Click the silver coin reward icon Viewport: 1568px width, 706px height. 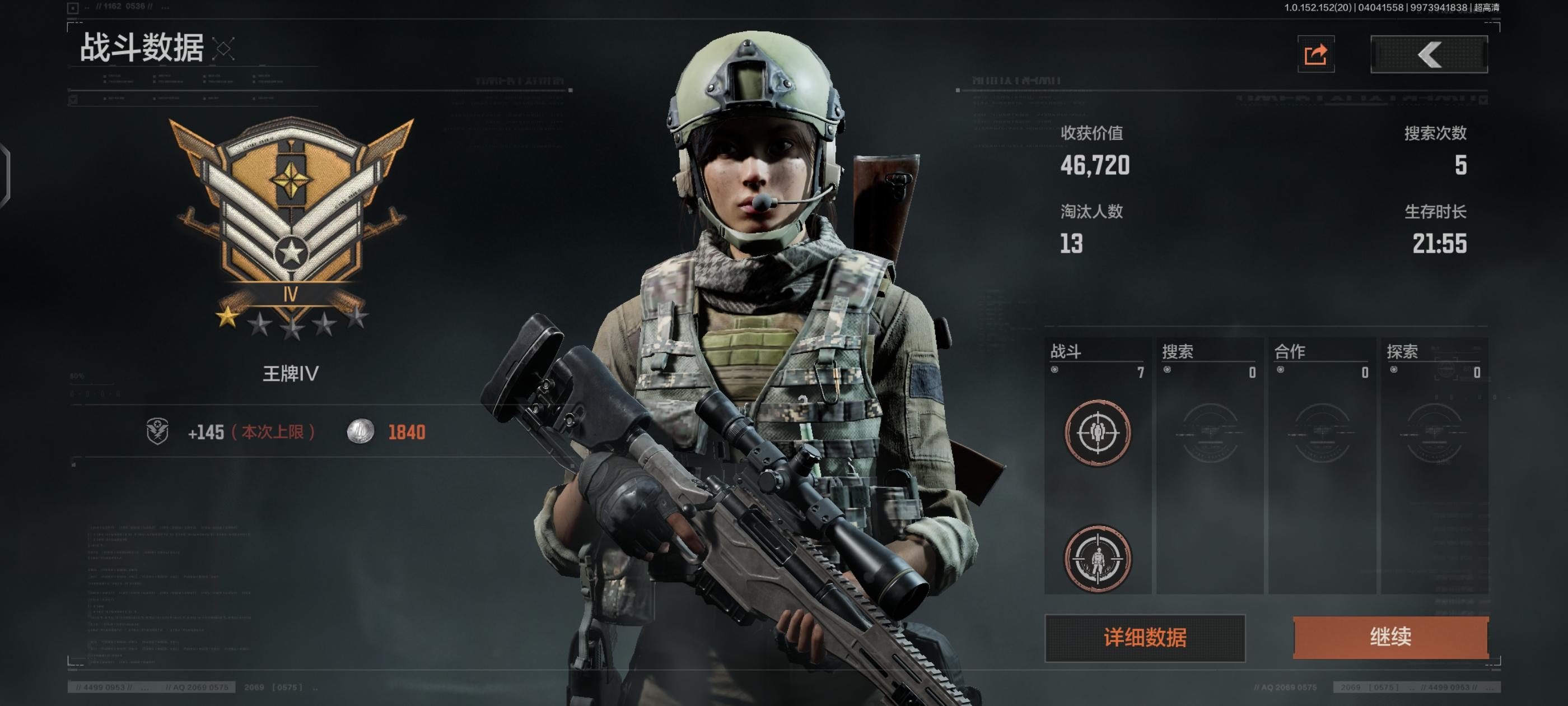(x=360, y=432)
